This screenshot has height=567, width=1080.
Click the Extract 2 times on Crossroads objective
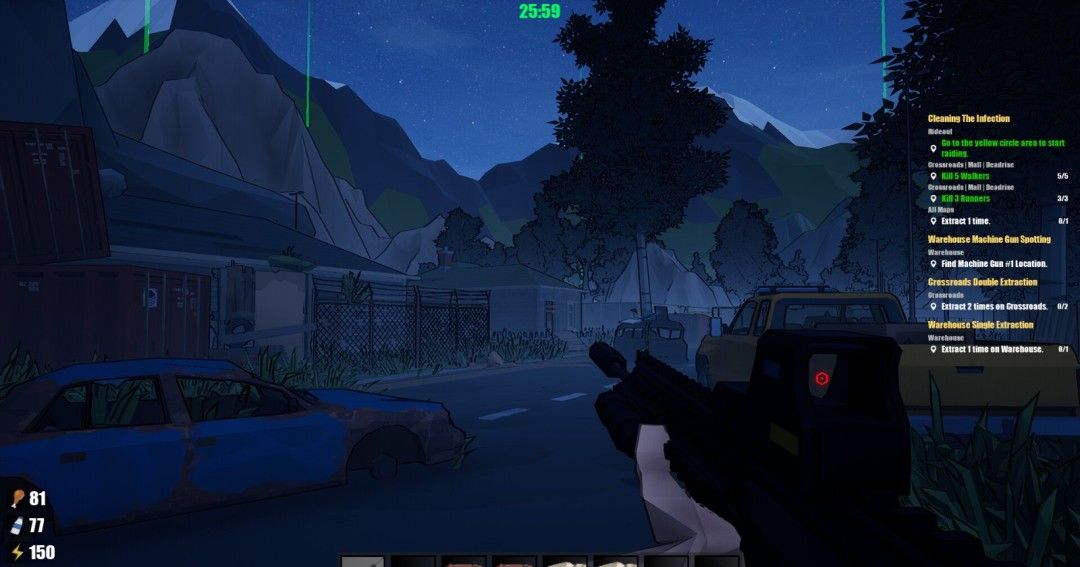(x=994, y=306)
